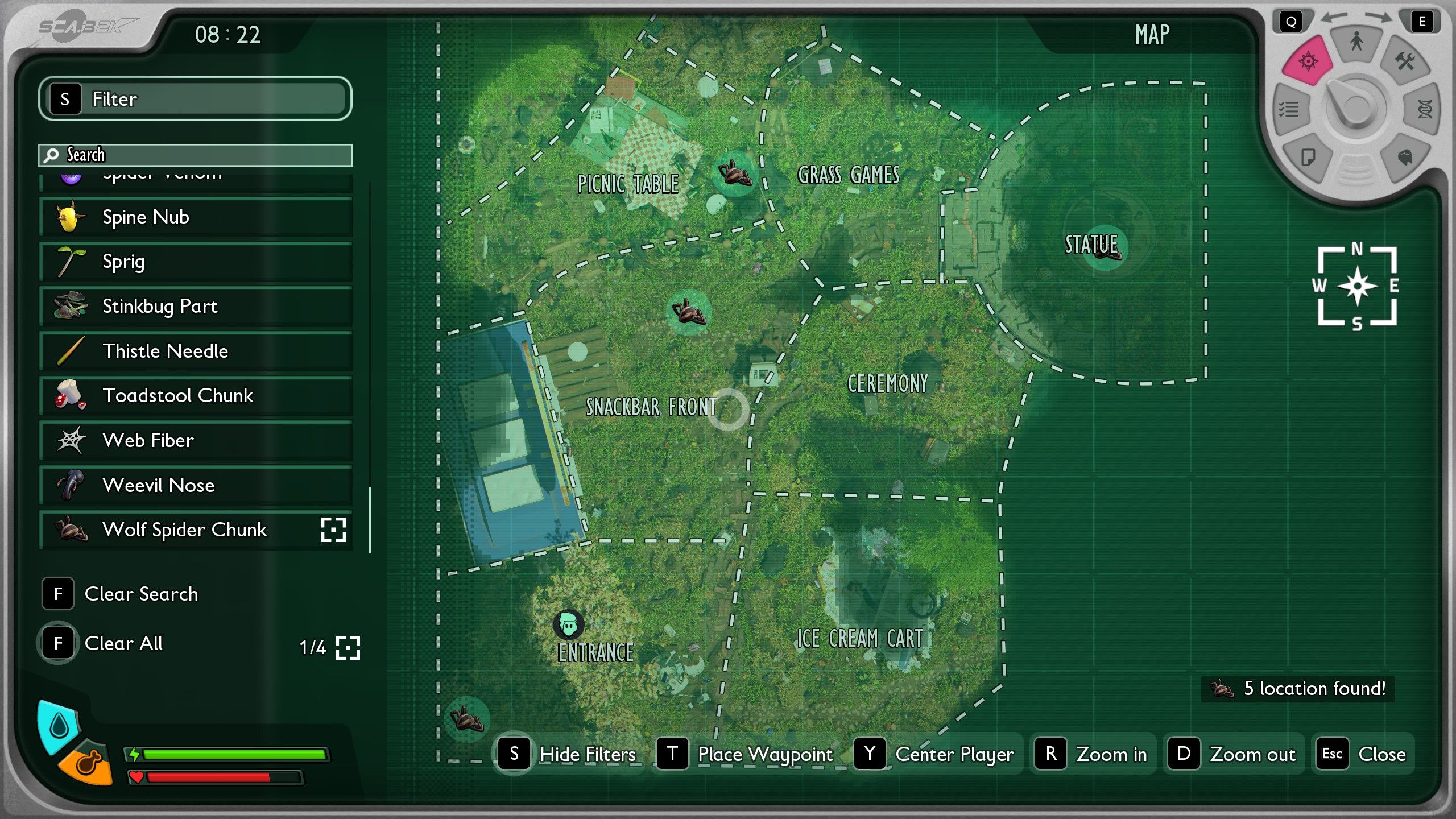This screenshot has width=1456, height=819.
Task: Pick the Weevil Nose entry
Action: coord(196,485)
